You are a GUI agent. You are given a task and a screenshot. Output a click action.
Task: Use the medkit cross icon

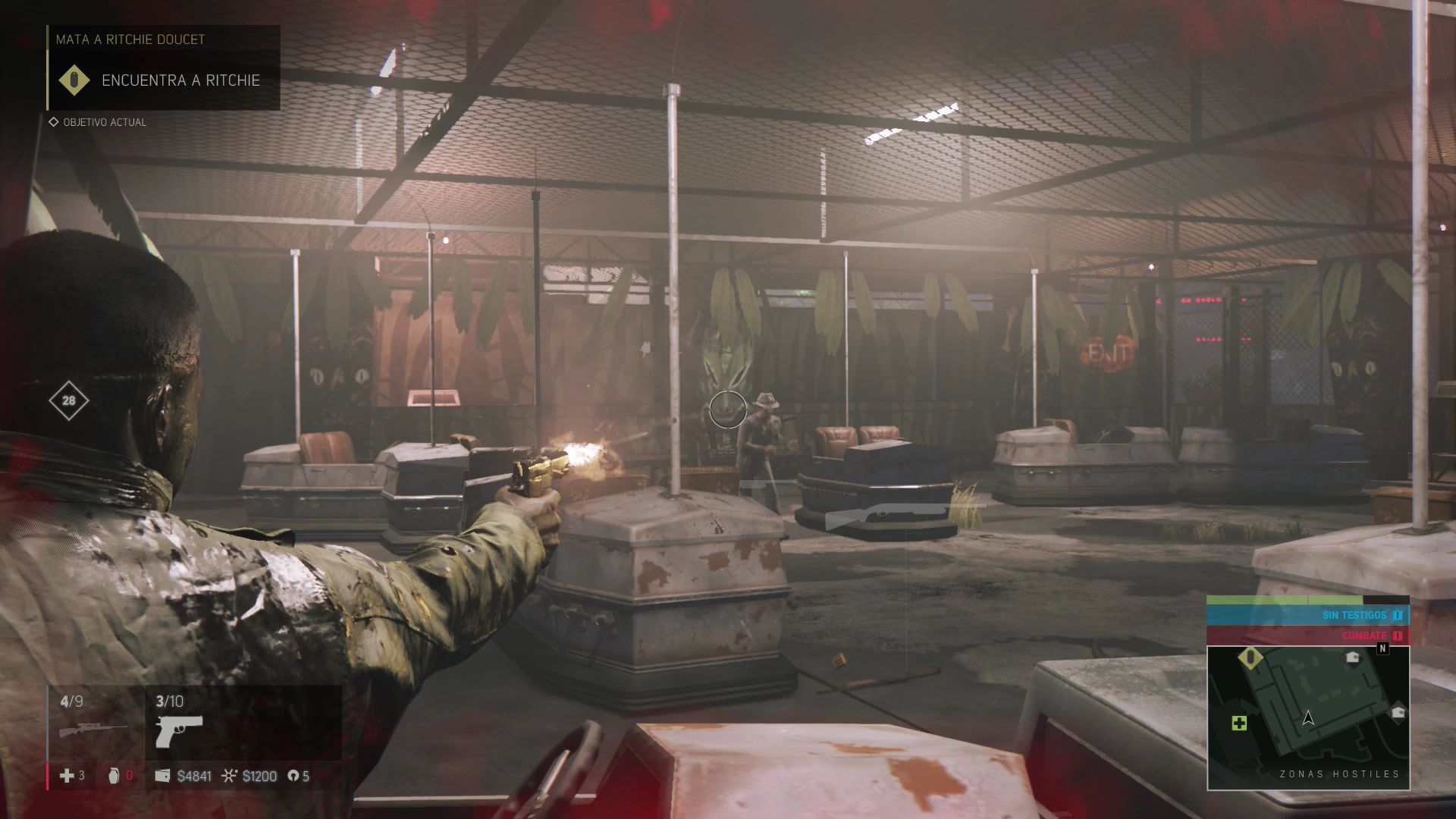tap(67, 775)
